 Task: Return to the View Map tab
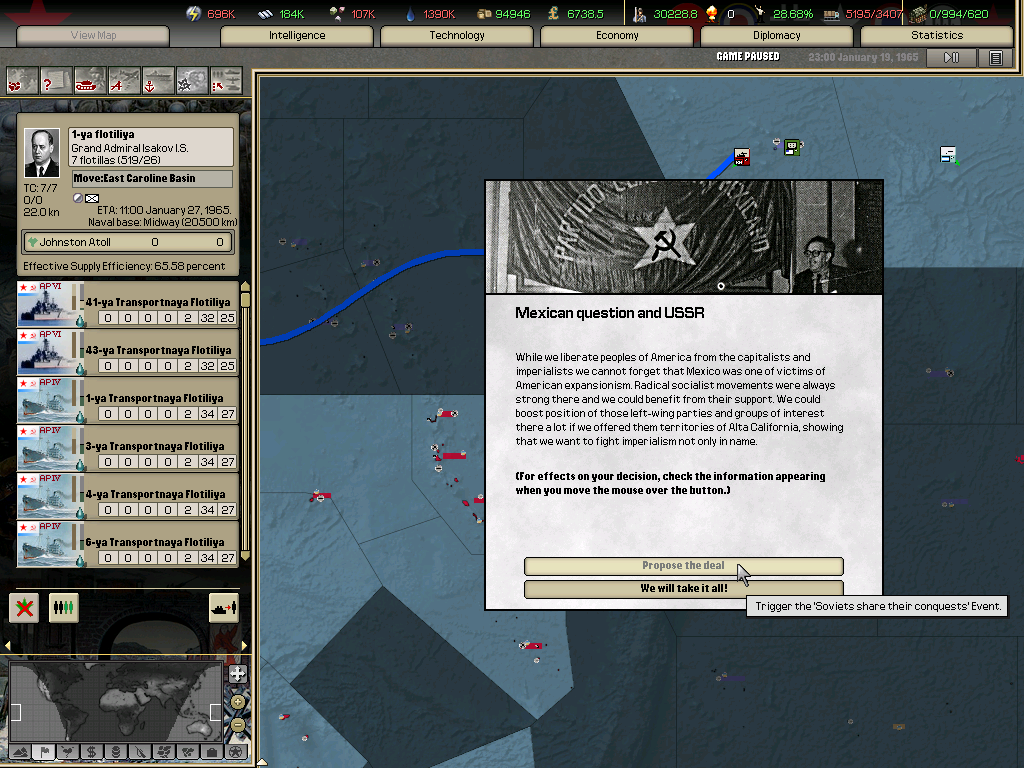click(93, 36)
